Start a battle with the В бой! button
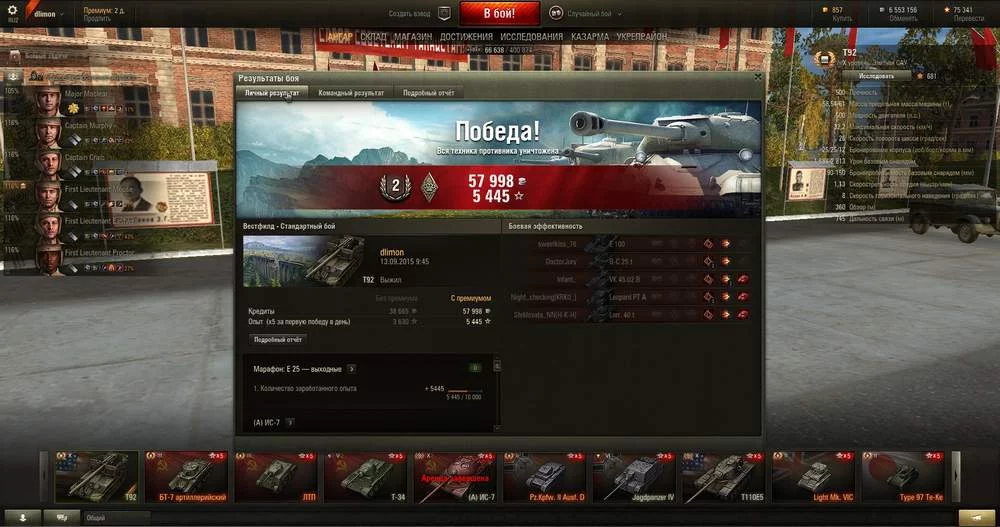 500,13
